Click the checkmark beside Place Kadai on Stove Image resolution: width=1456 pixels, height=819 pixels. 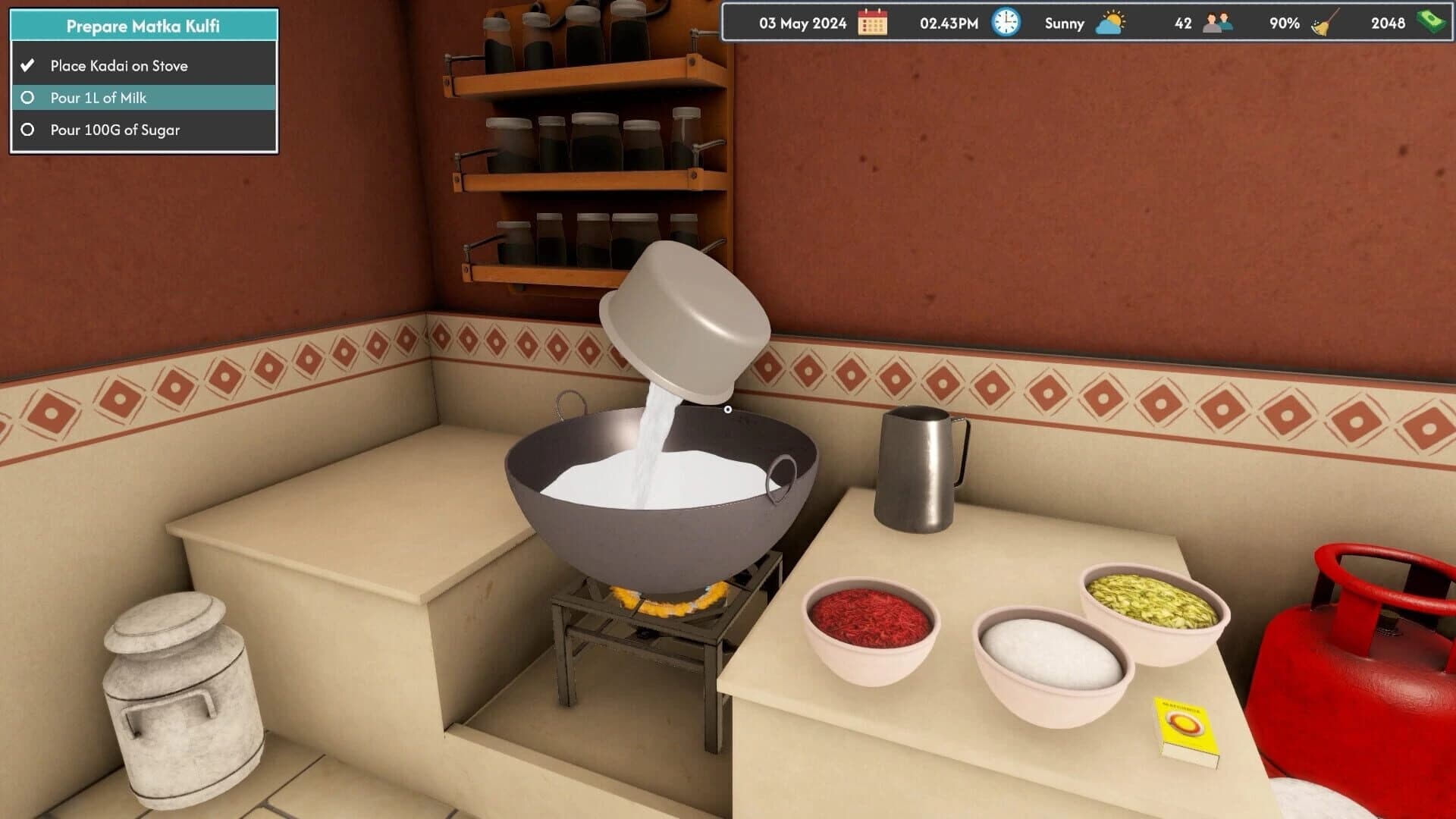29,65
